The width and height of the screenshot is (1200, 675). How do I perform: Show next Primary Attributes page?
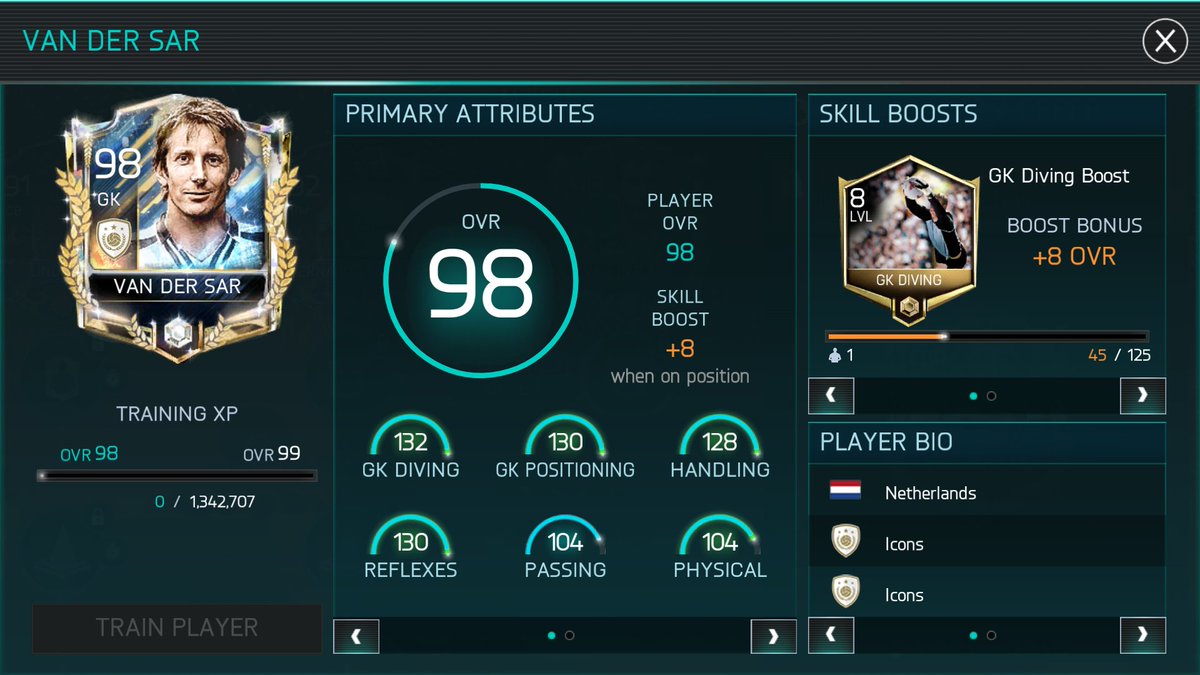coord(773,636)
